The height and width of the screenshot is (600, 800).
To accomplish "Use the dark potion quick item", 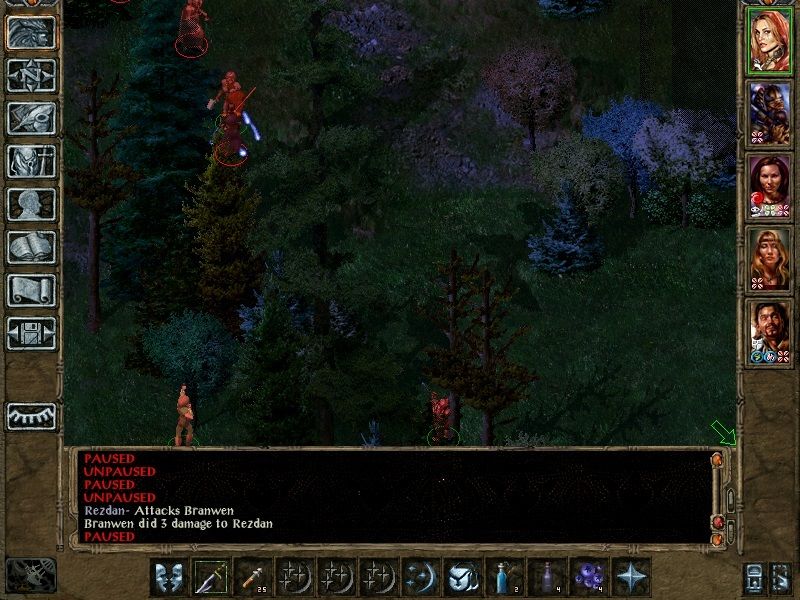I will point(545,576).
